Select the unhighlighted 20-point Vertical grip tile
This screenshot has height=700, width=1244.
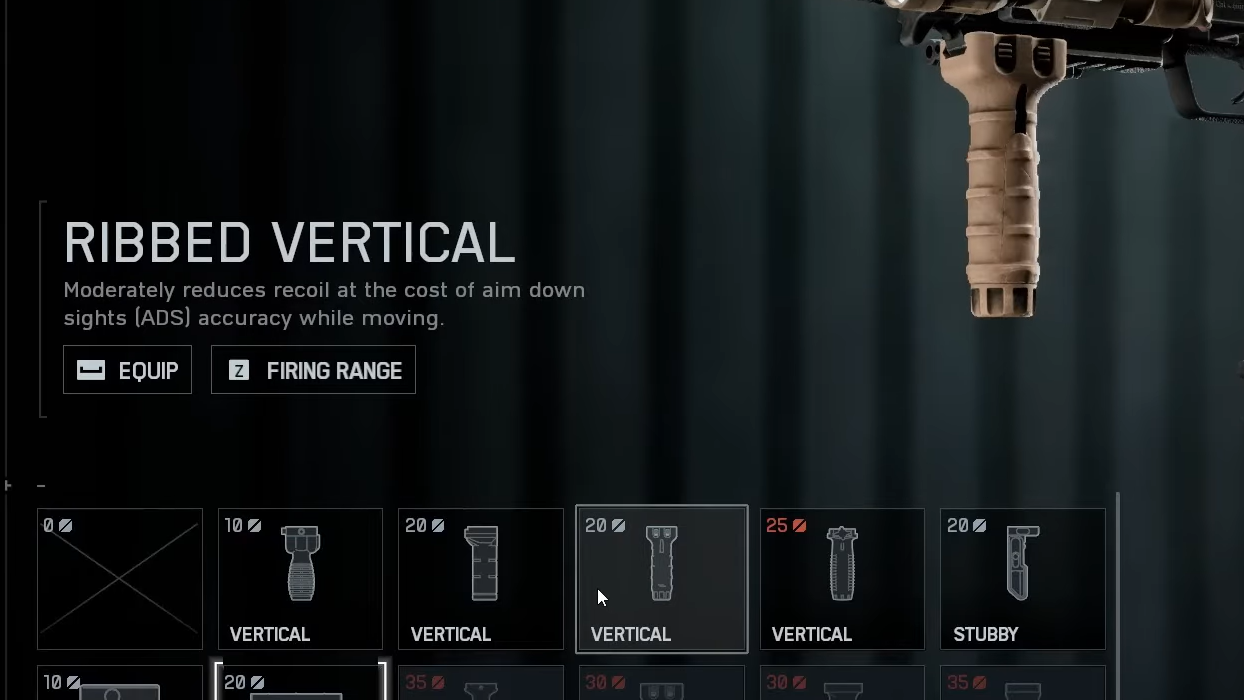pos(481,579)
